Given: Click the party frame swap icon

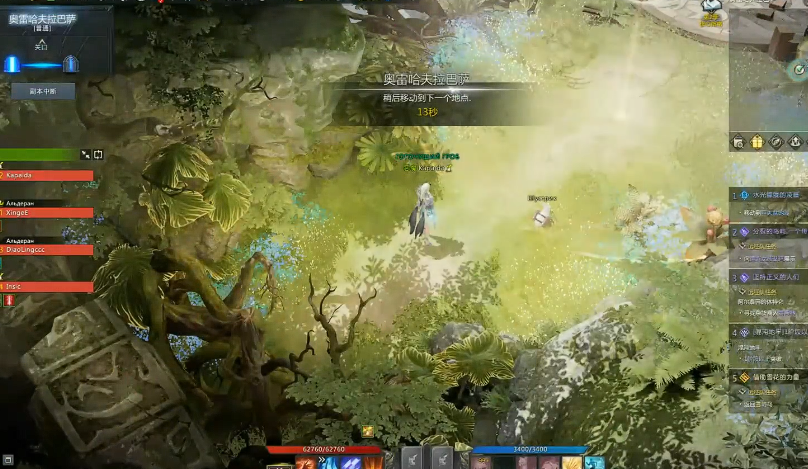Looking at the screenshot, I should (98, 154).
